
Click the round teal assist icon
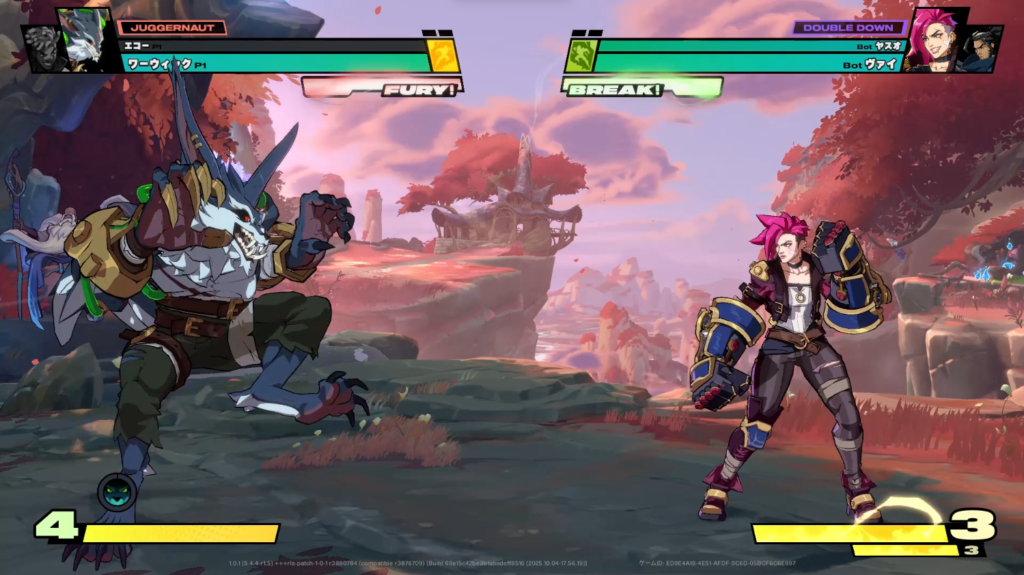116,491
